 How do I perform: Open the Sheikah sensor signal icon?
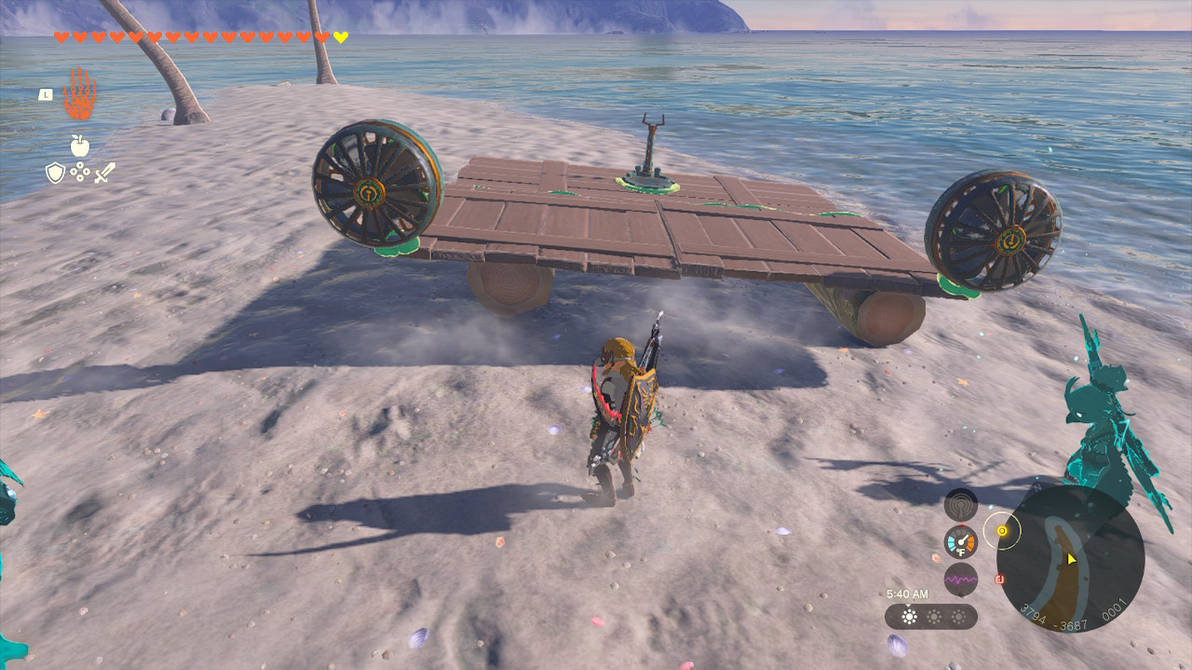960,504
